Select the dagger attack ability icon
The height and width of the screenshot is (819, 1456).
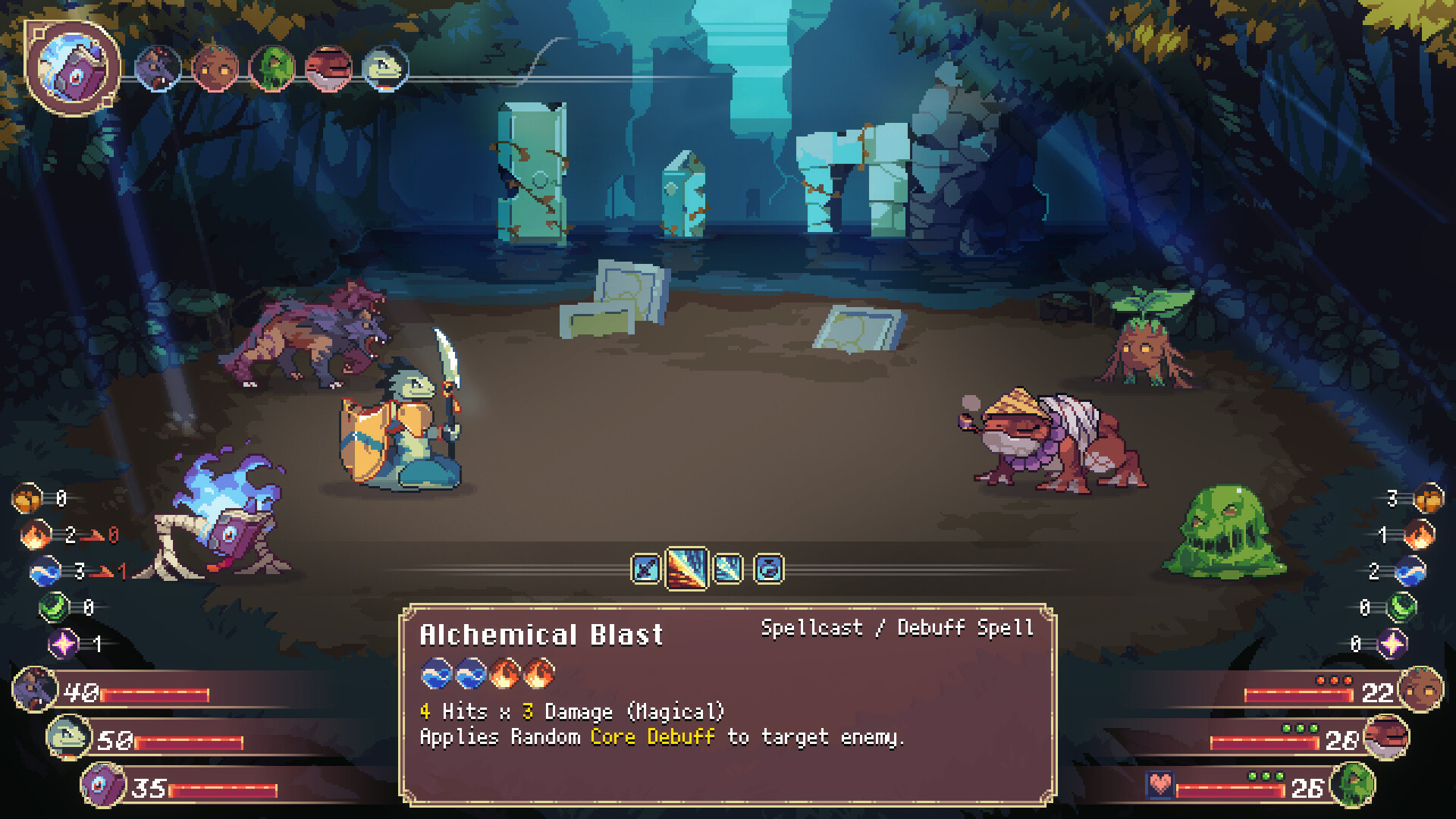646,569
